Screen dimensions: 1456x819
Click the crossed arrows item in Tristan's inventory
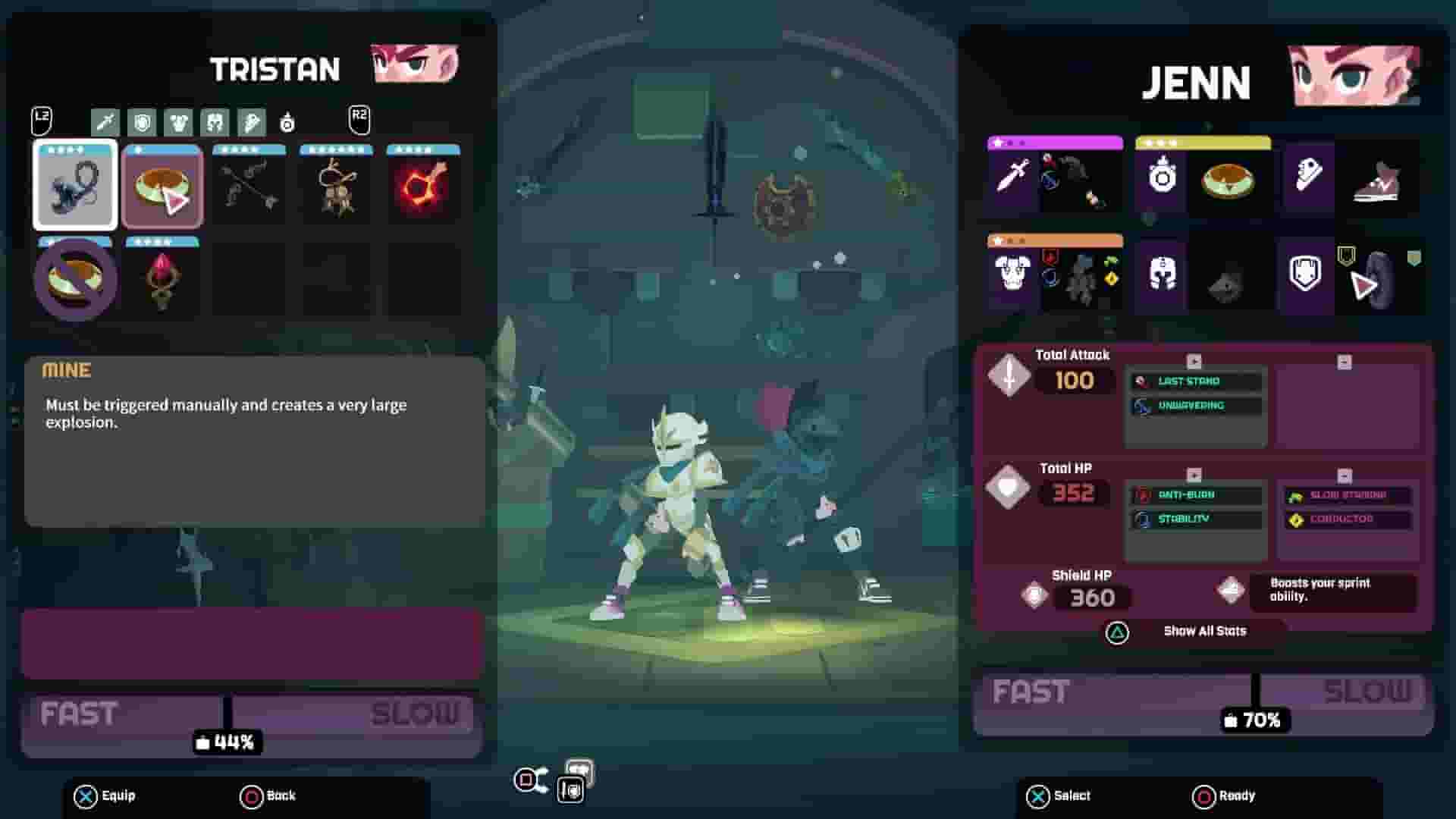(x=249, y=184)
